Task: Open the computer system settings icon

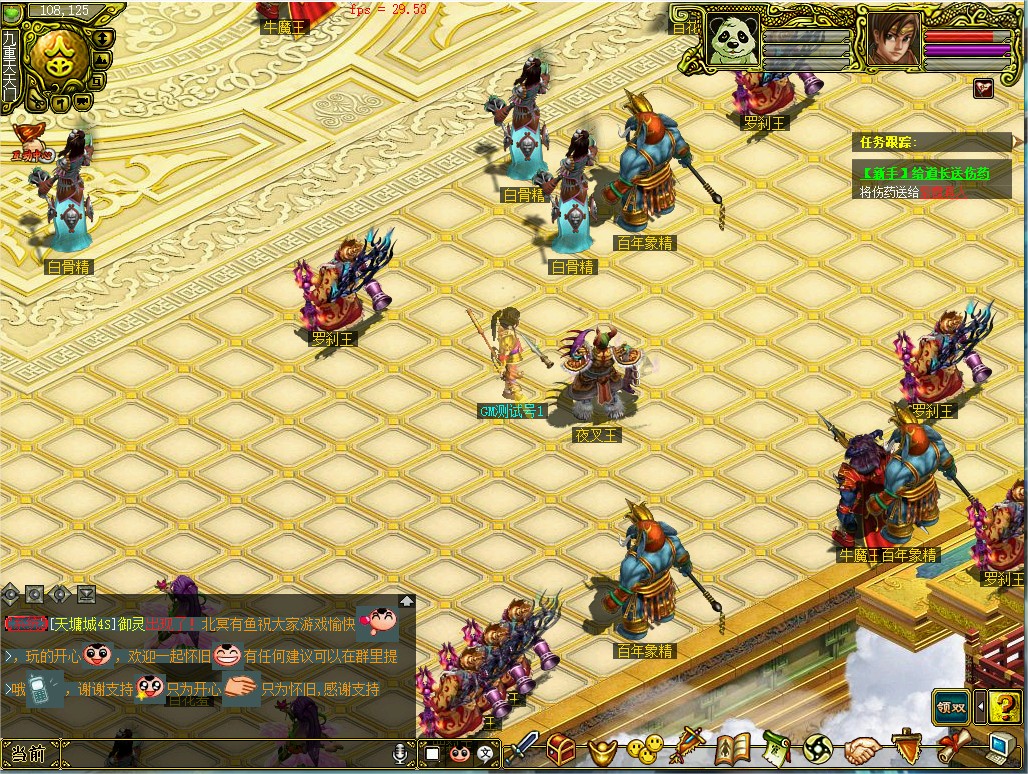Action: pos(998,748)
